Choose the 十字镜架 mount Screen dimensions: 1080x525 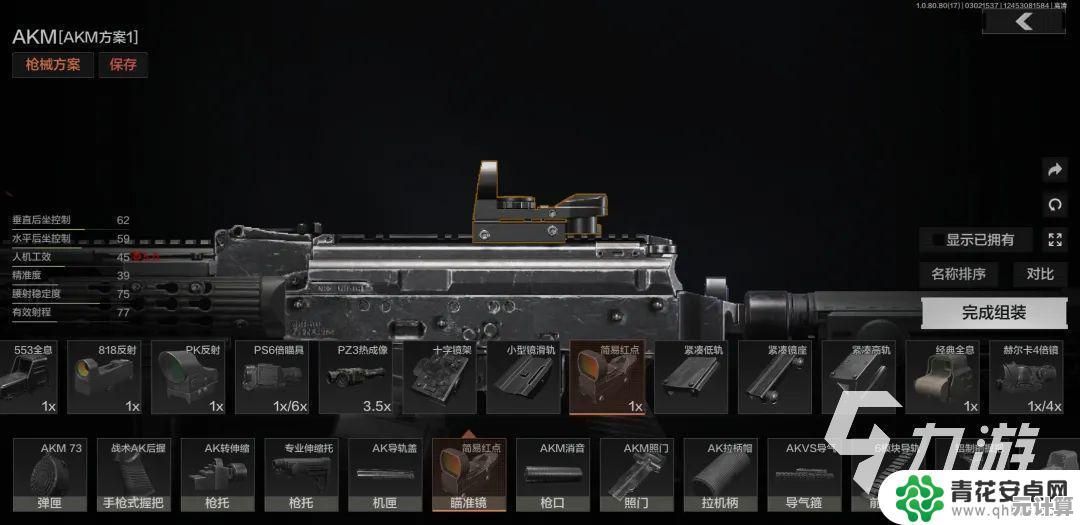[441, 378]
